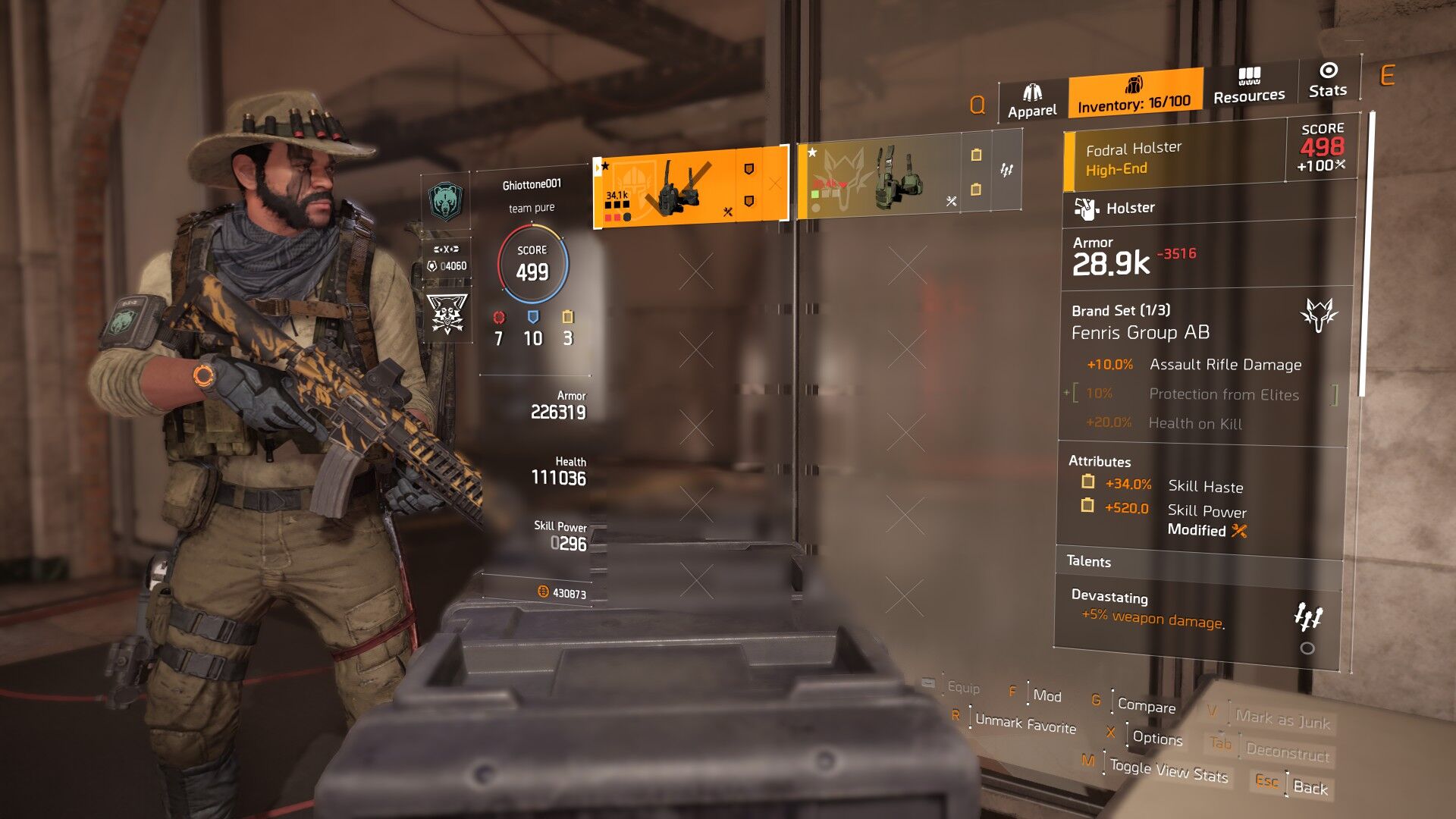Viewport: 1456px width, 819px height.
Task: Show the Stats tab
Action: click(1328, 80)
